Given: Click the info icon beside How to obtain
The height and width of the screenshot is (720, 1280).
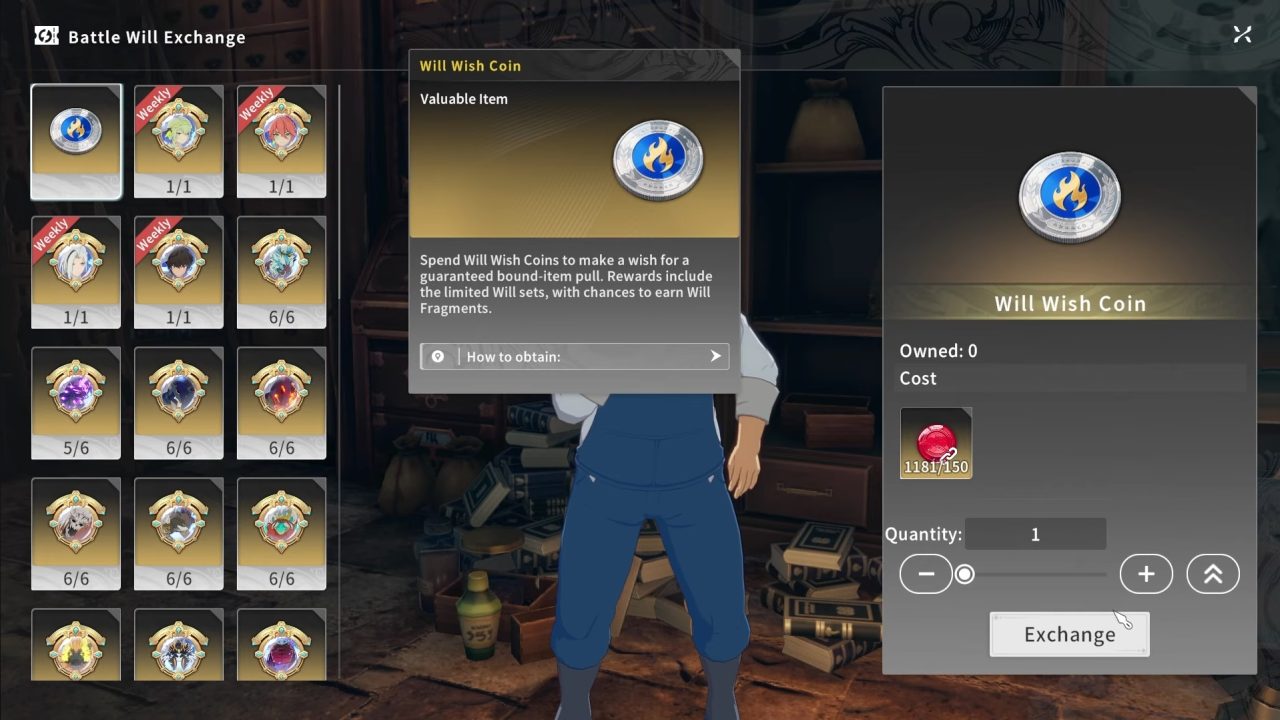Looking at the screenshot, I should (x=437, y=356).
